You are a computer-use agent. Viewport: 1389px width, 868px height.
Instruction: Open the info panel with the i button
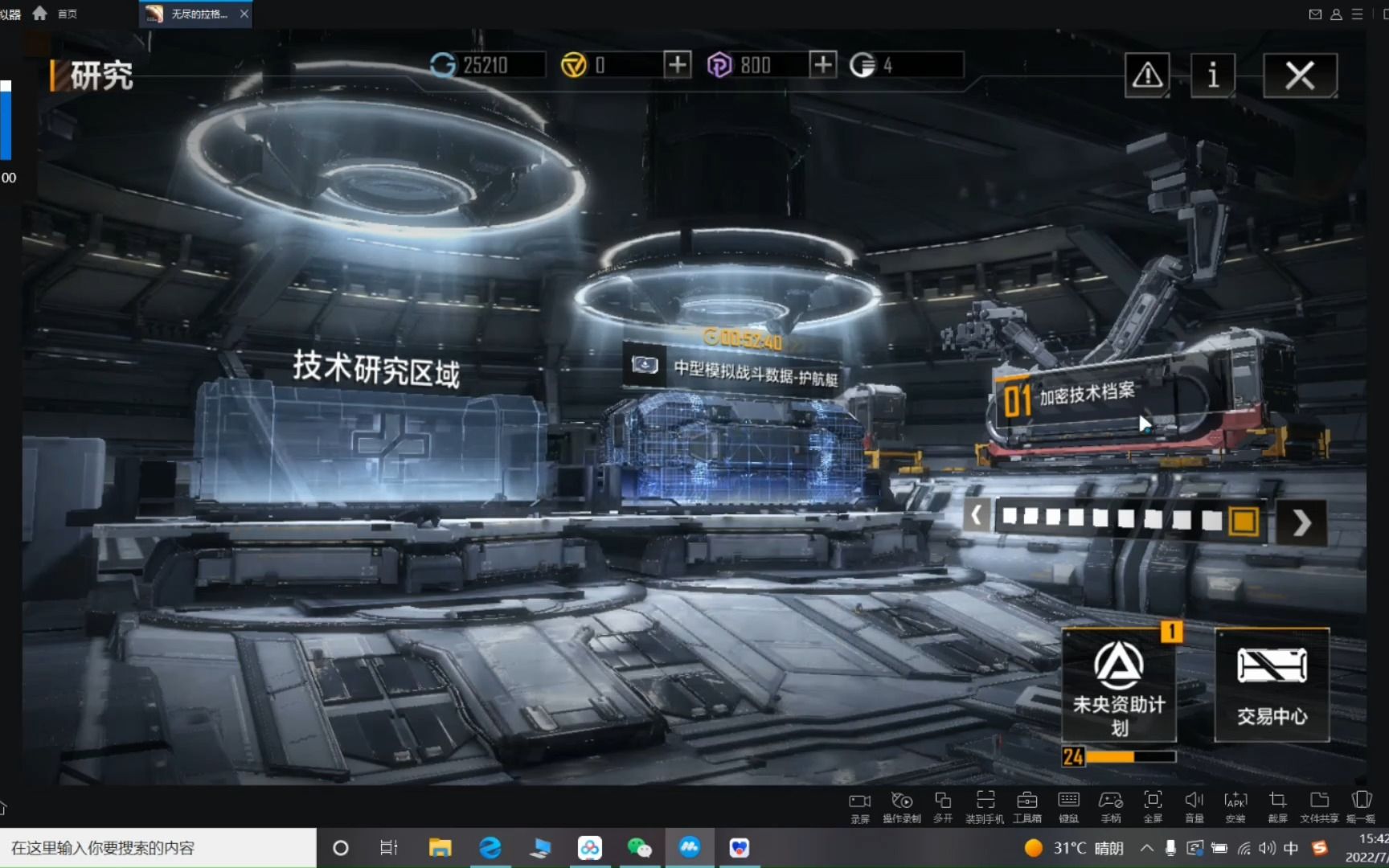(x=1212, y=76)
